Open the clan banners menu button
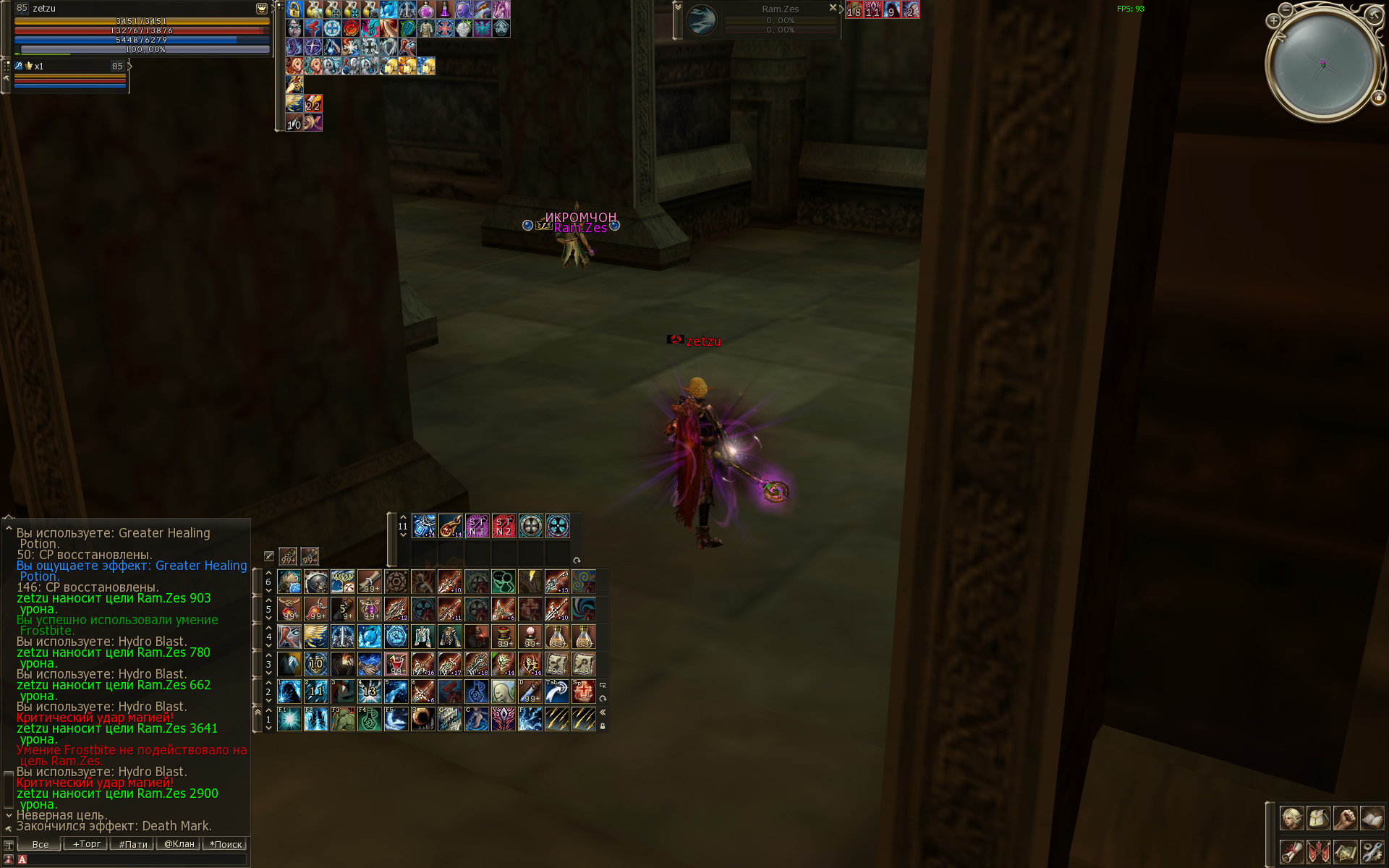The height and width of the screenshot is (868, 1389). [1318, 851]
